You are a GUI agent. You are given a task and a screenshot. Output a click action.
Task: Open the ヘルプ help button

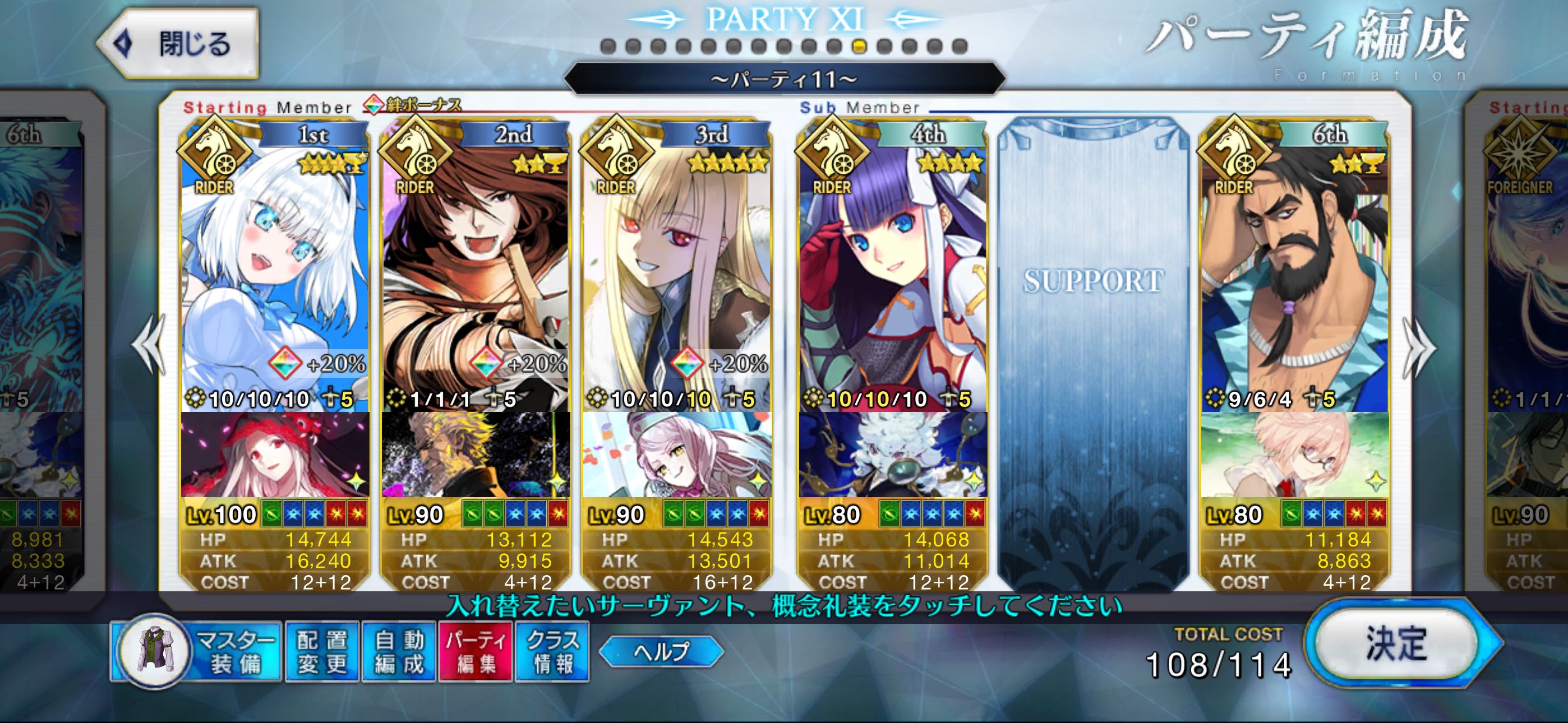point(661,651)
